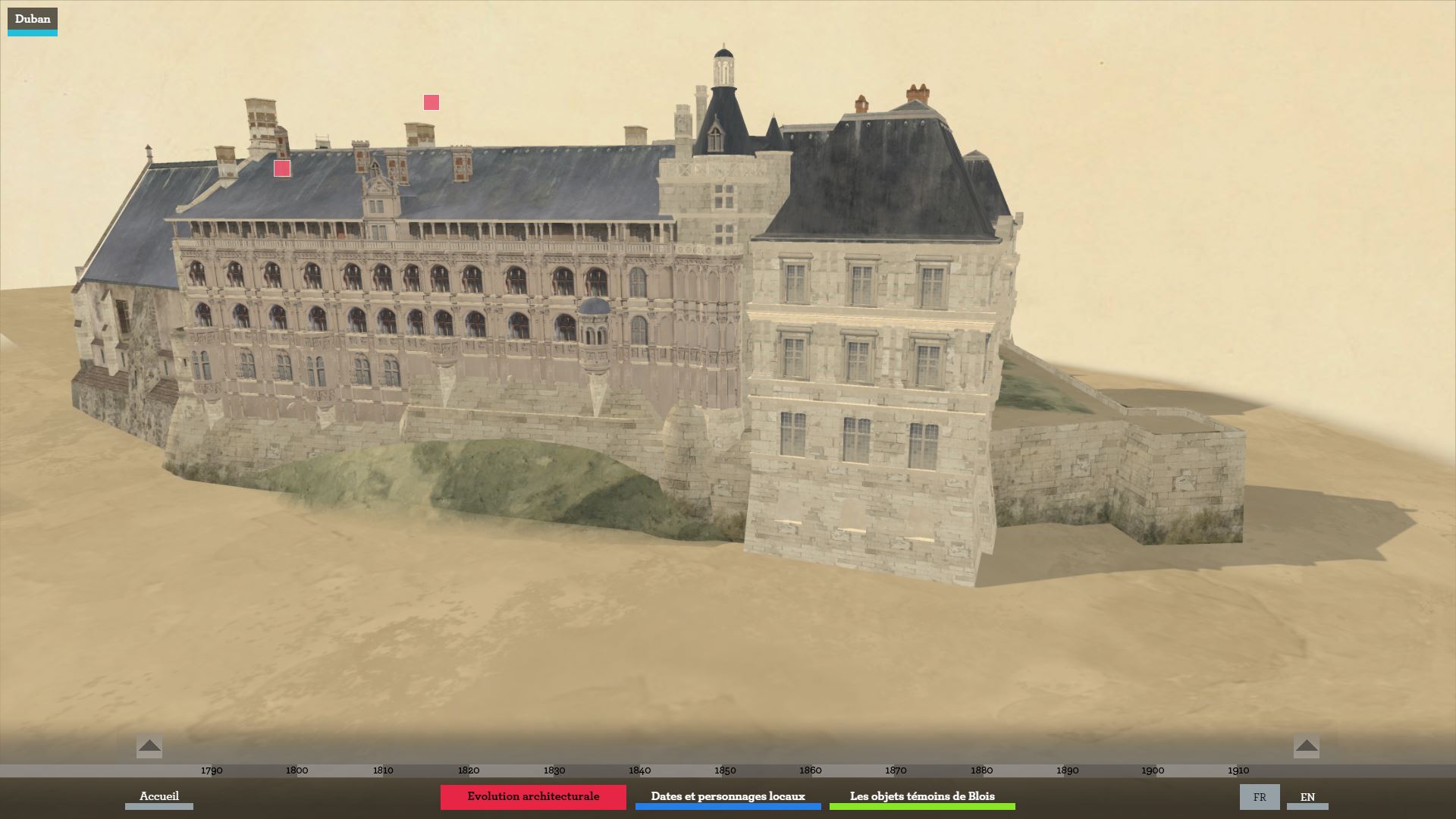Jump to 1840 on the timeline

pyautogui.click(x=640, y=770)
